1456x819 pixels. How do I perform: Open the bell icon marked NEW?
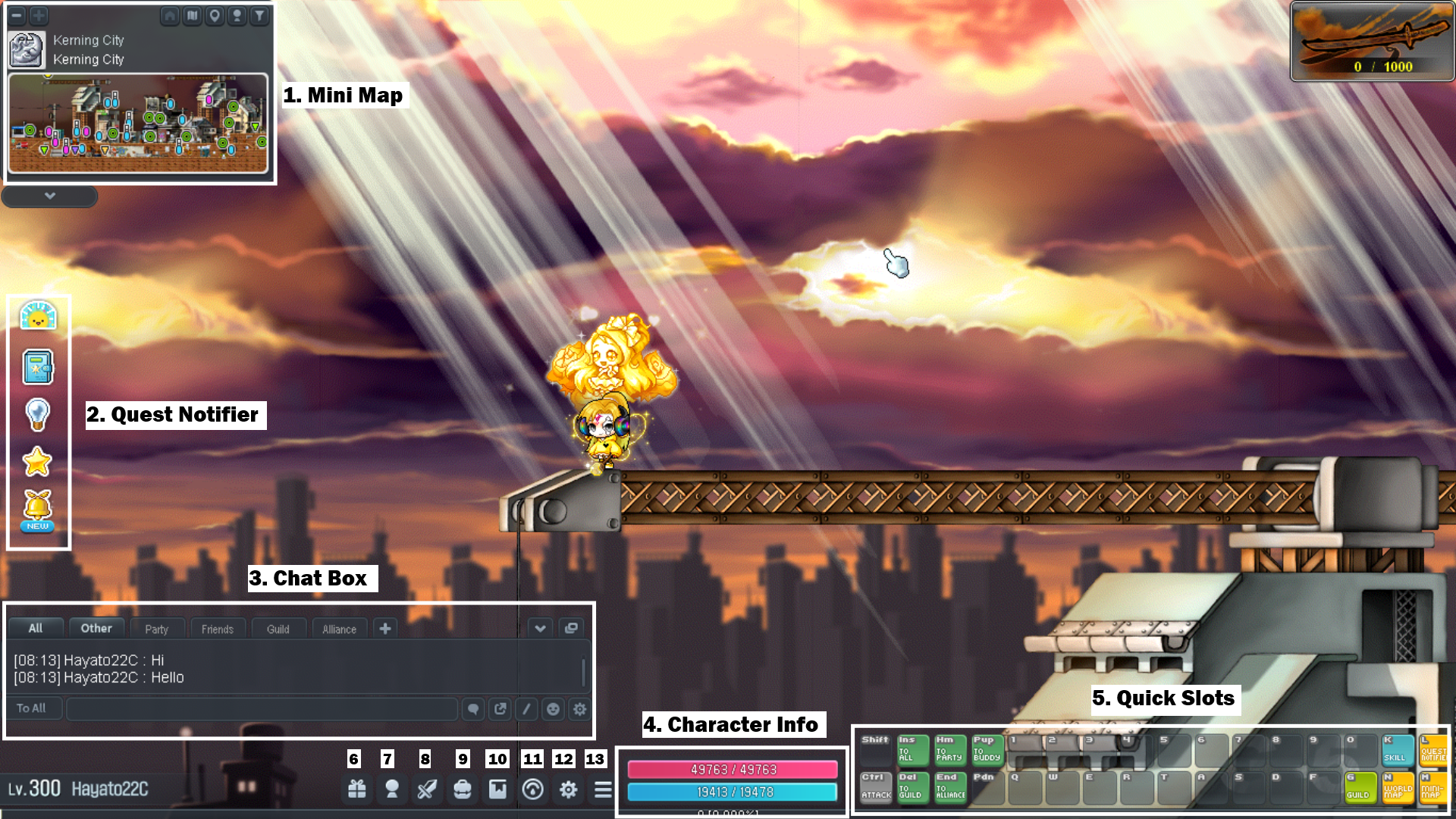37,509
